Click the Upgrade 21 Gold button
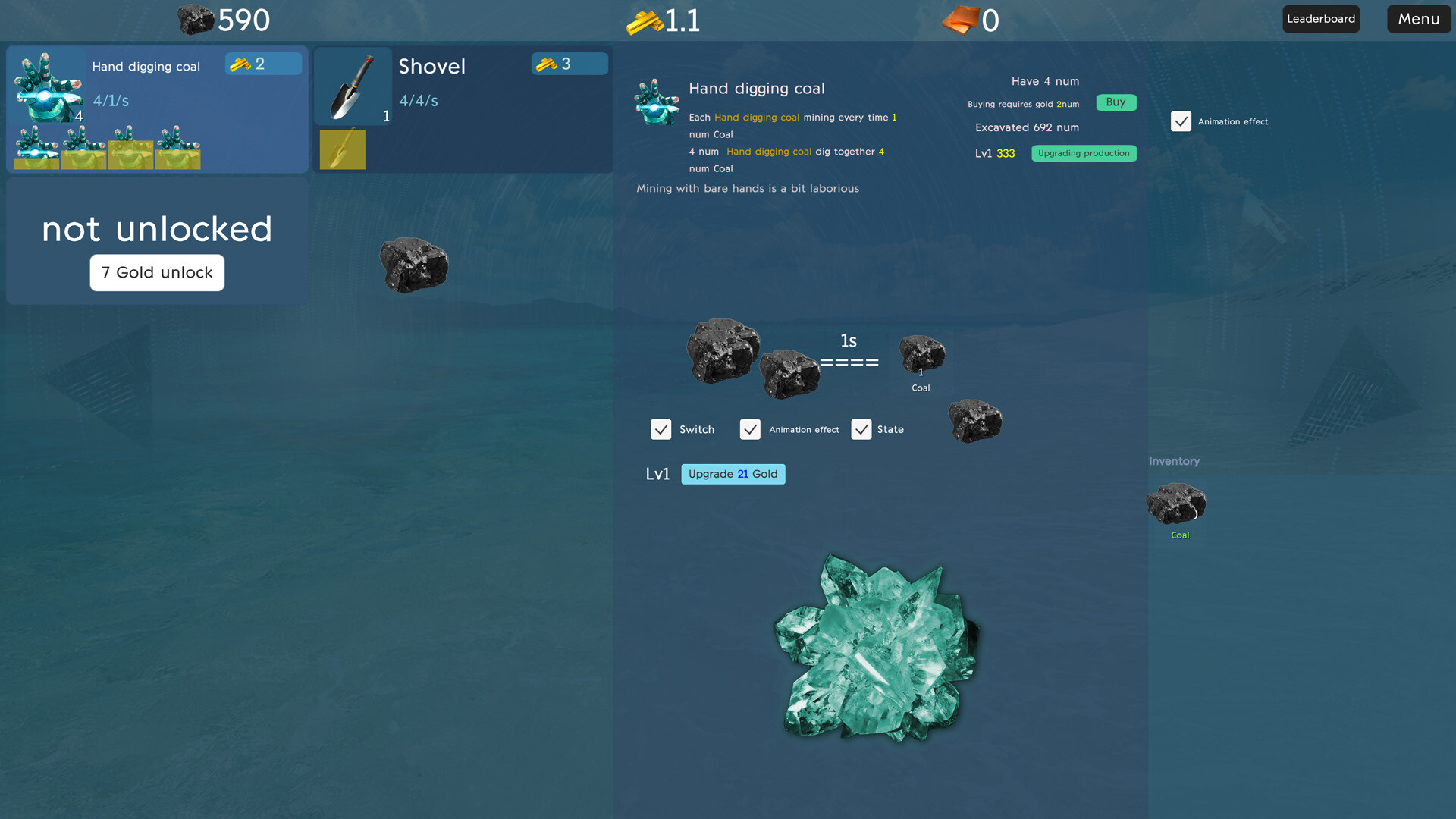This screenshot has width=1456, height=819. 733,474
